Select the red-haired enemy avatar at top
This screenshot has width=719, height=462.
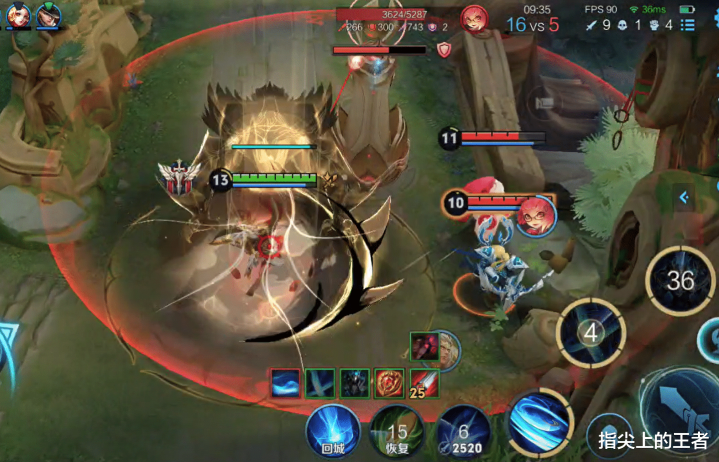(474, 17)
